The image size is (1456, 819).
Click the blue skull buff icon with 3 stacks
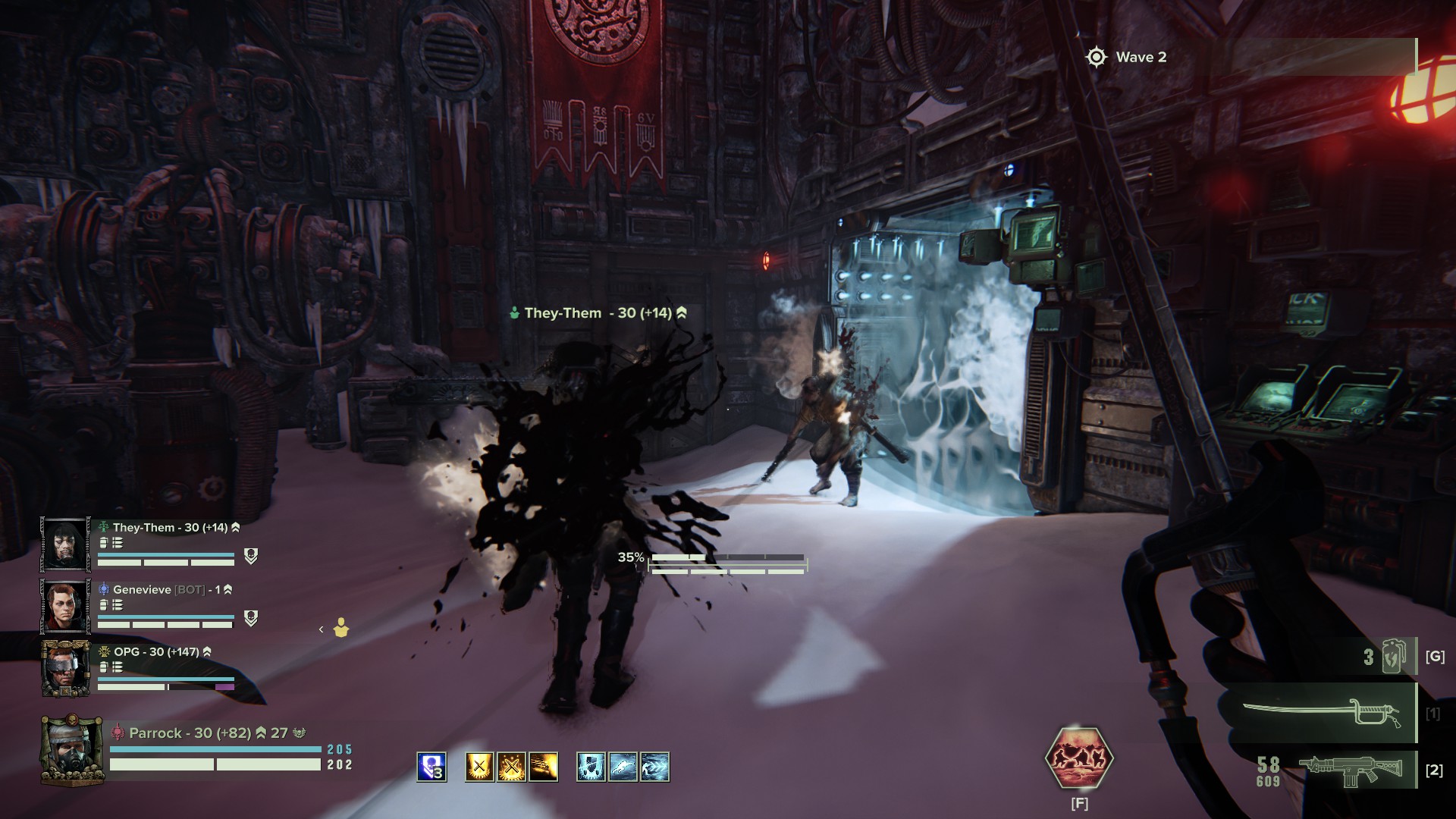[431, 767]
